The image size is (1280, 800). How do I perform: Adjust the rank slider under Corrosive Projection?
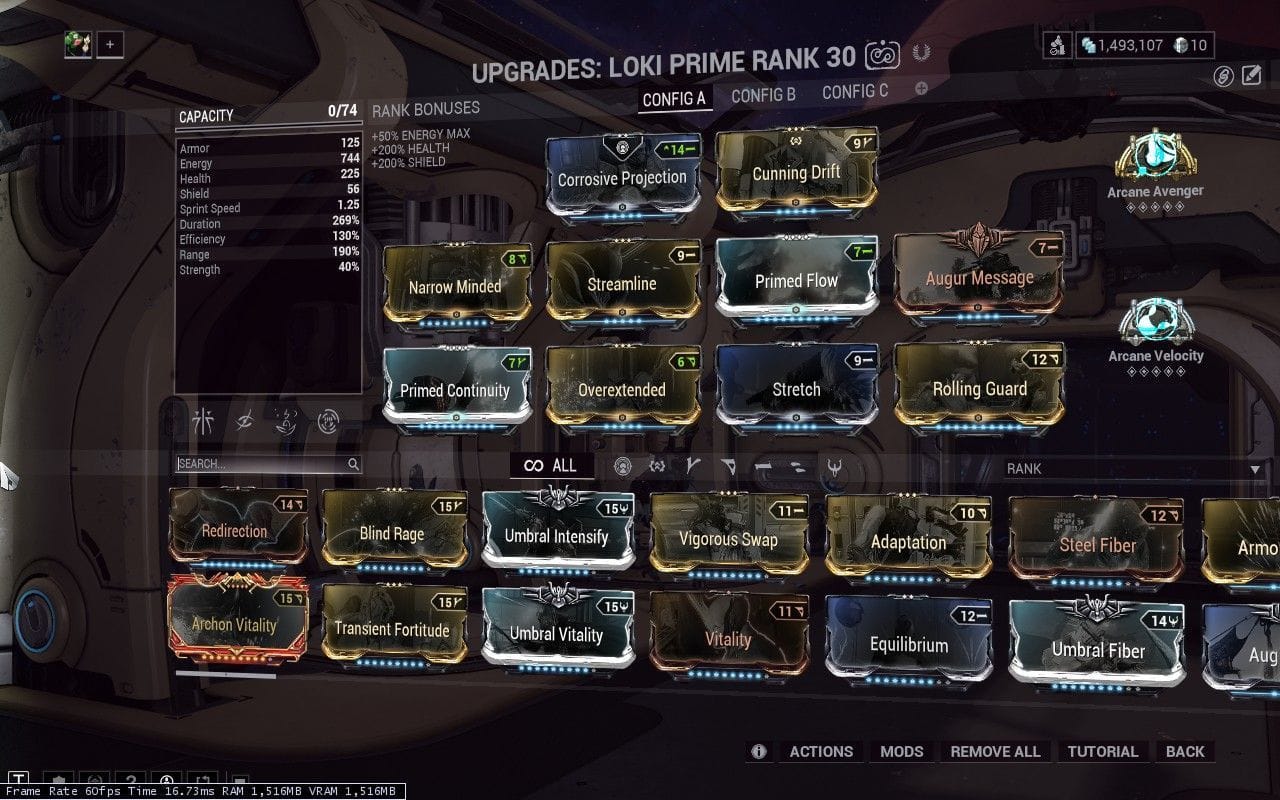[624, 212]
